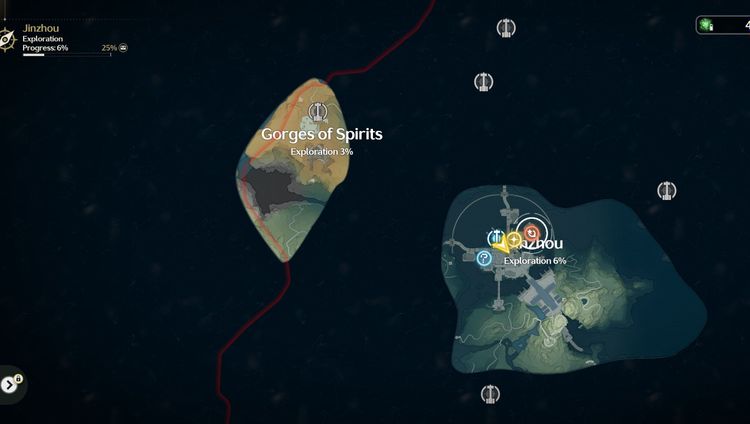Select the blue beacon marker in Jinzhou
This screenshot has height=424, width=750.
click(x=496, y=237)
